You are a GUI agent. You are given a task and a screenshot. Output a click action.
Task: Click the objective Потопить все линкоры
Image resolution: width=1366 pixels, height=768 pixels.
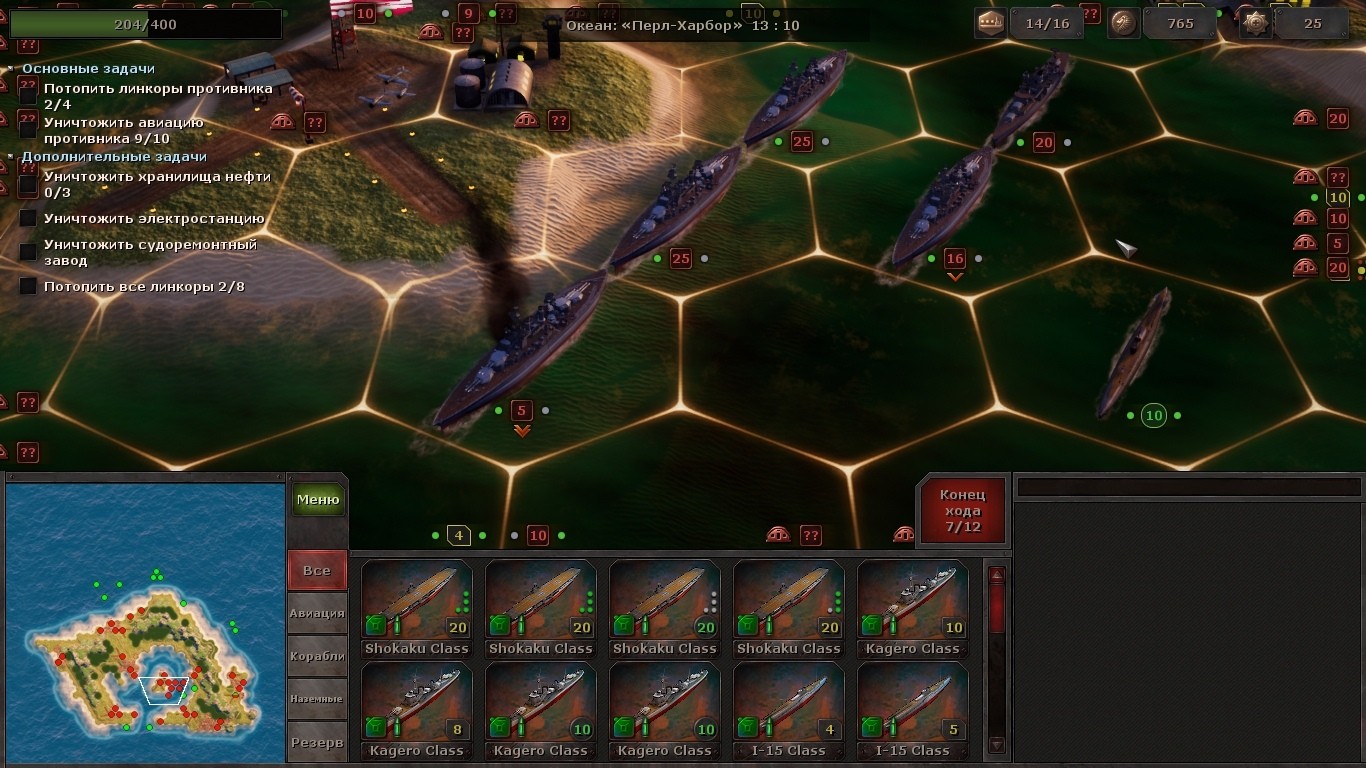[144, 287]
